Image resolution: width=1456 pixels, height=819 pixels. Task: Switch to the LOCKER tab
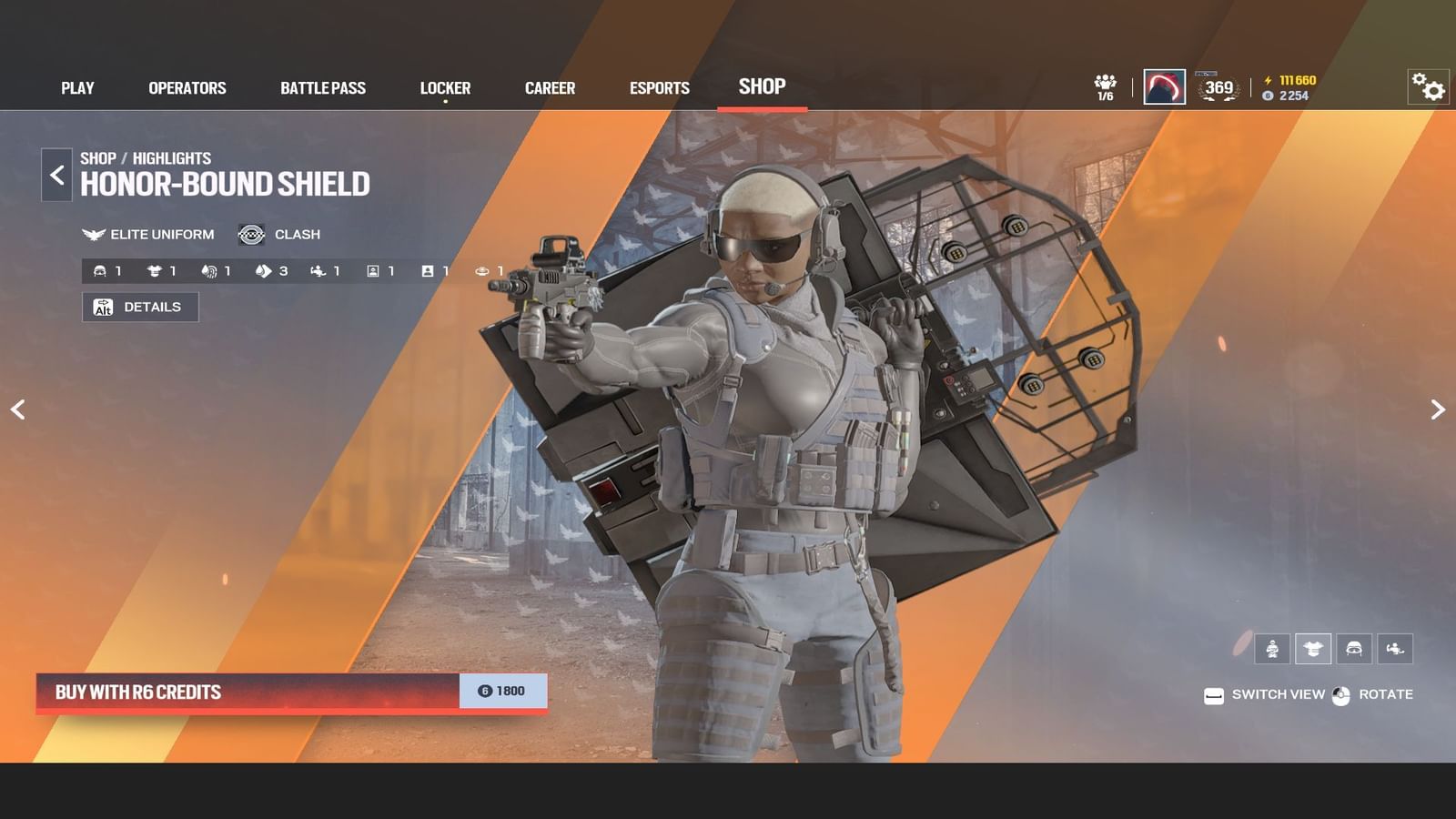coord(445,87)
